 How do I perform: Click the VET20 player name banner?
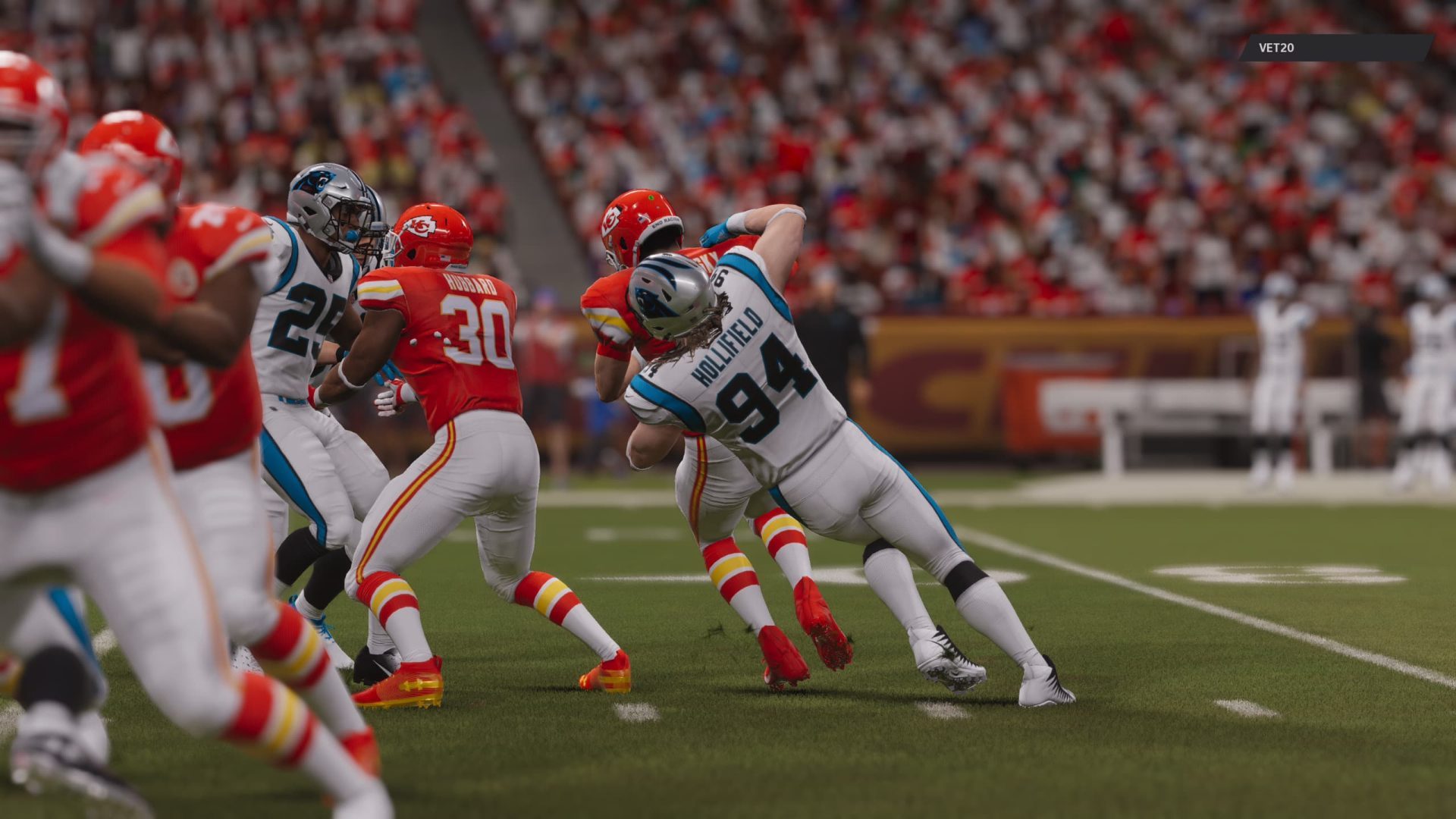1335,48
